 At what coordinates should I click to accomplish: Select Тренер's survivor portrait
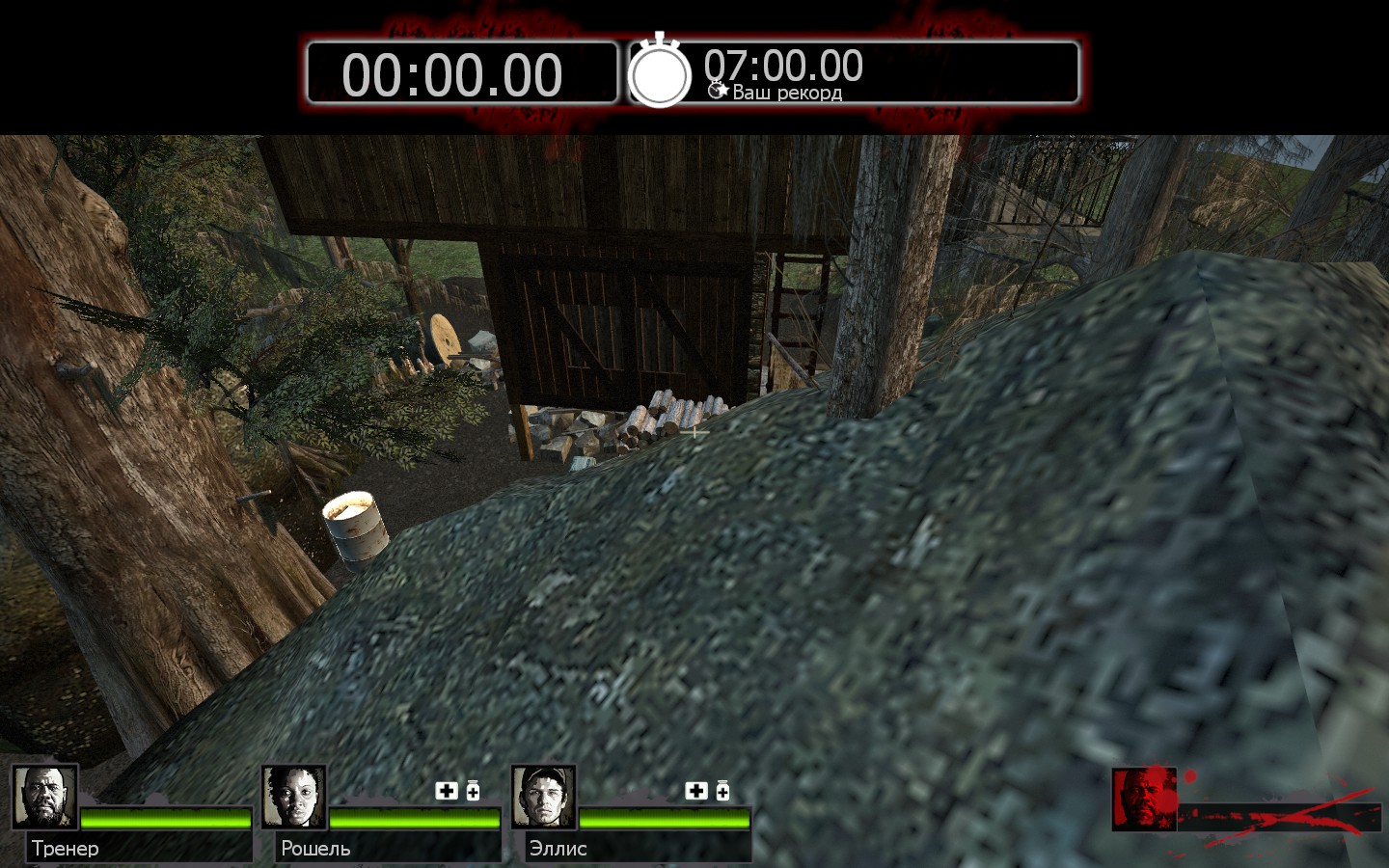point(45,798)
